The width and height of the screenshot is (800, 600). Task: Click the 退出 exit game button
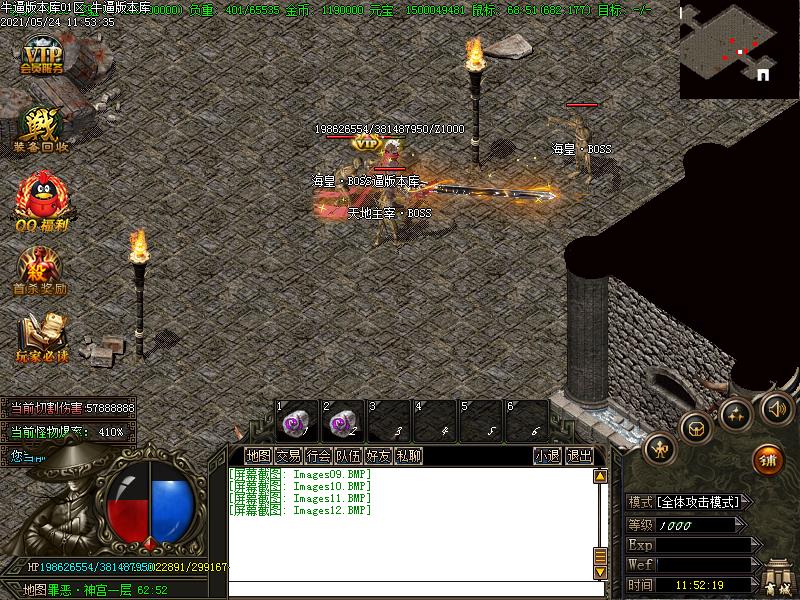point(579,456)
